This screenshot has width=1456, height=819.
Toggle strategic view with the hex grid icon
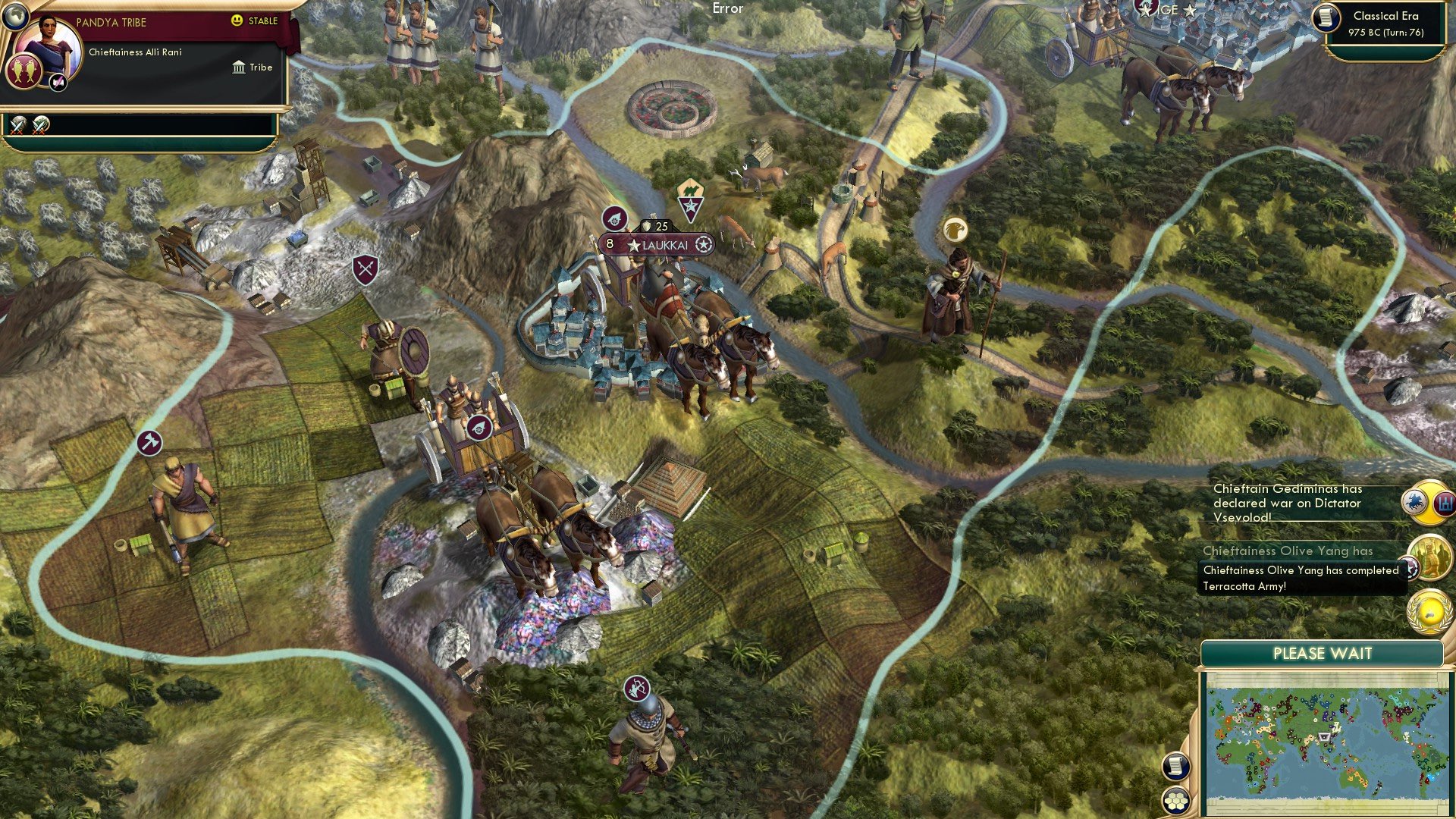click(1176, 799)
